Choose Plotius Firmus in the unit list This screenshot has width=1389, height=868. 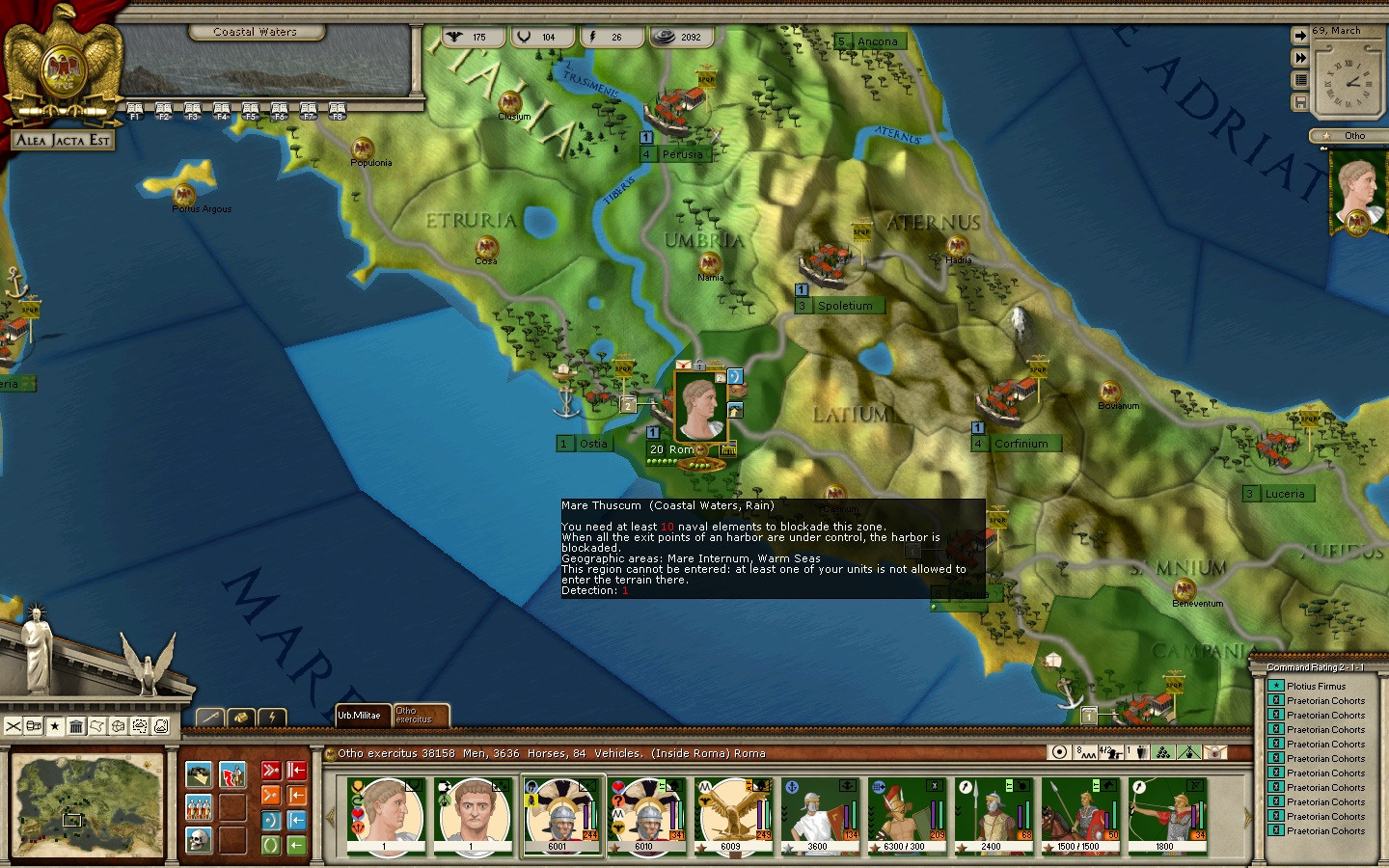click(x=1316, y=687)
